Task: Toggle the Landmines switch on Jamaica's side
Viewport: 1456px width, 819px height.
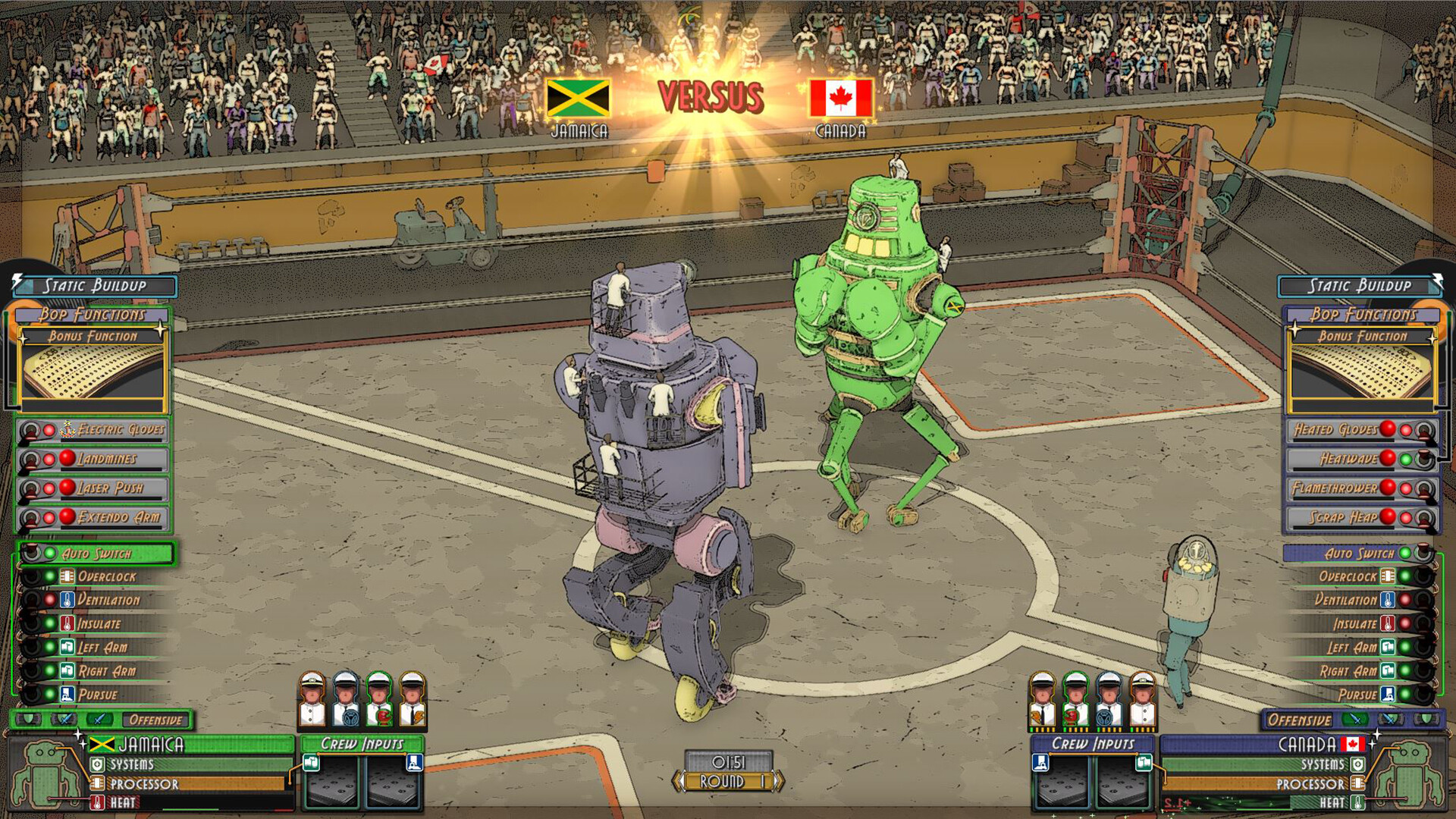Action: (x=30, y=459)
